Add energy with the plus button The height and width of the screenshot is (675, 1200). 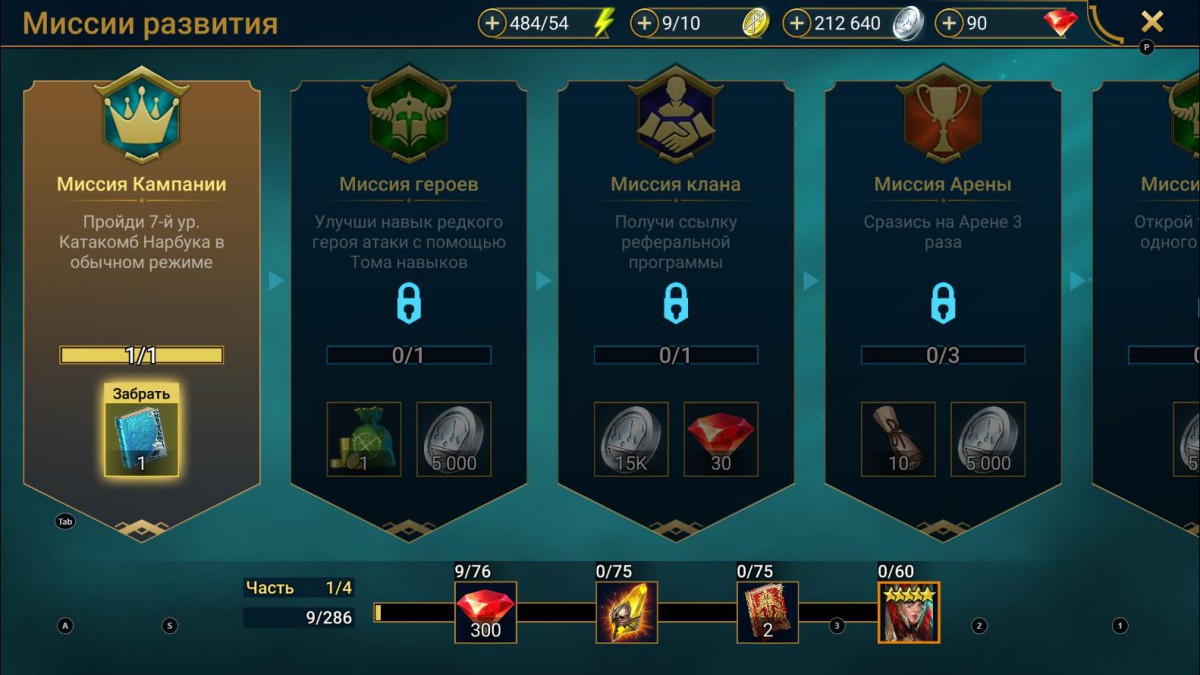[x=492, y=23]
